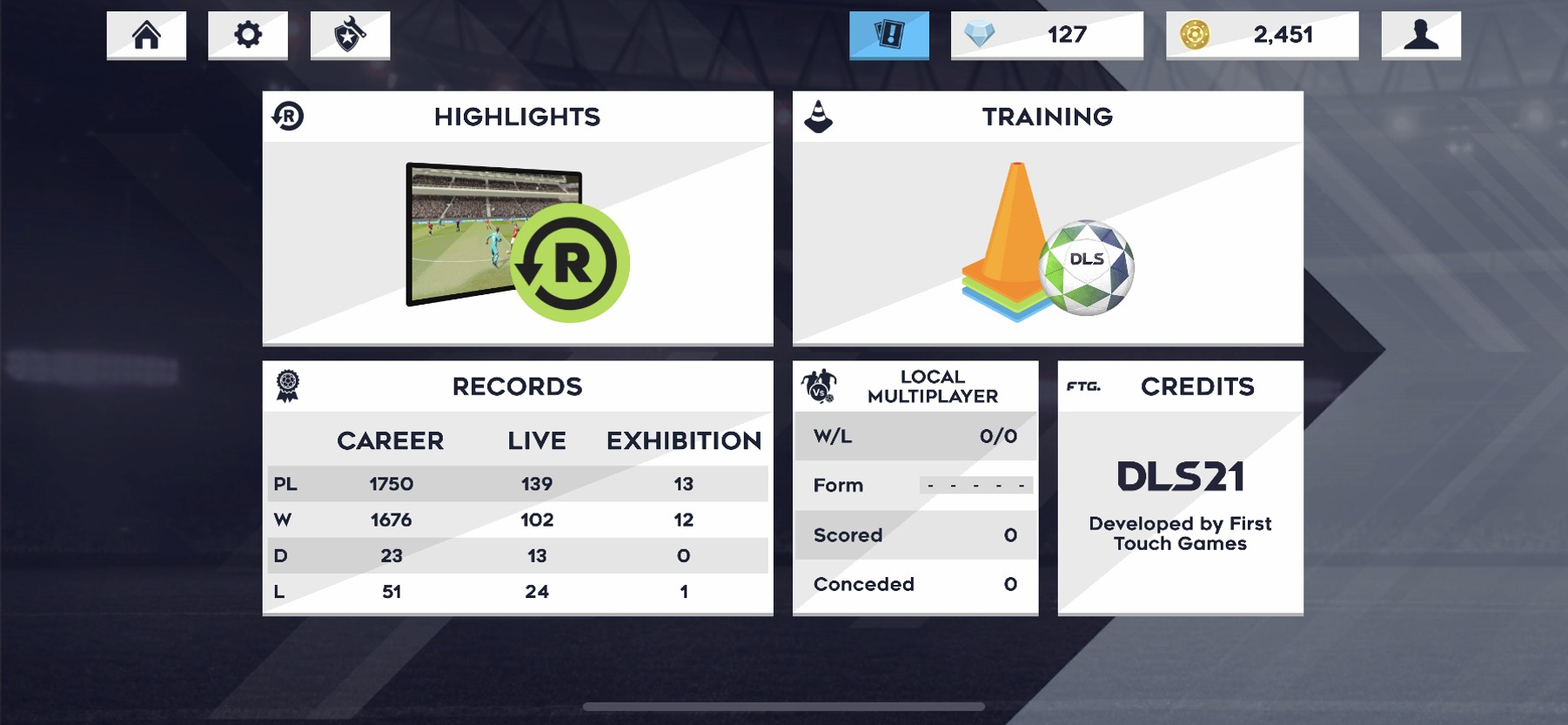Screen dimensions: 1568x725
Task: Start Local Multiplayer mode
Action: pyautogui.click(x=915, y=487)
